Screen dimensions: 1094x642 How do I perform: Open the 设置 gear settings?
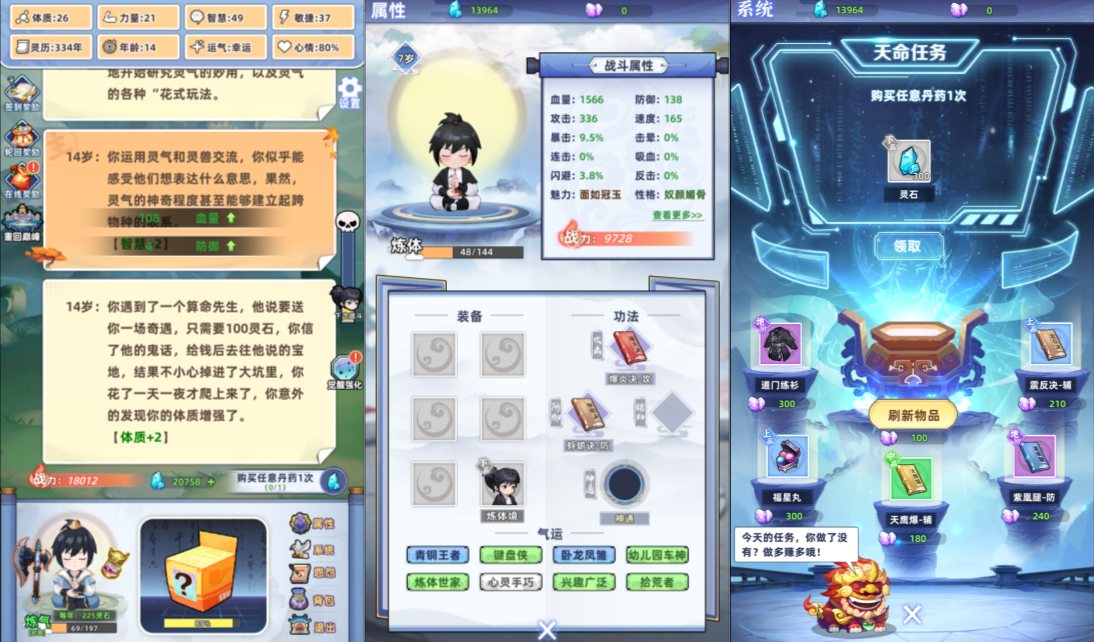click(x=349, y=91)
